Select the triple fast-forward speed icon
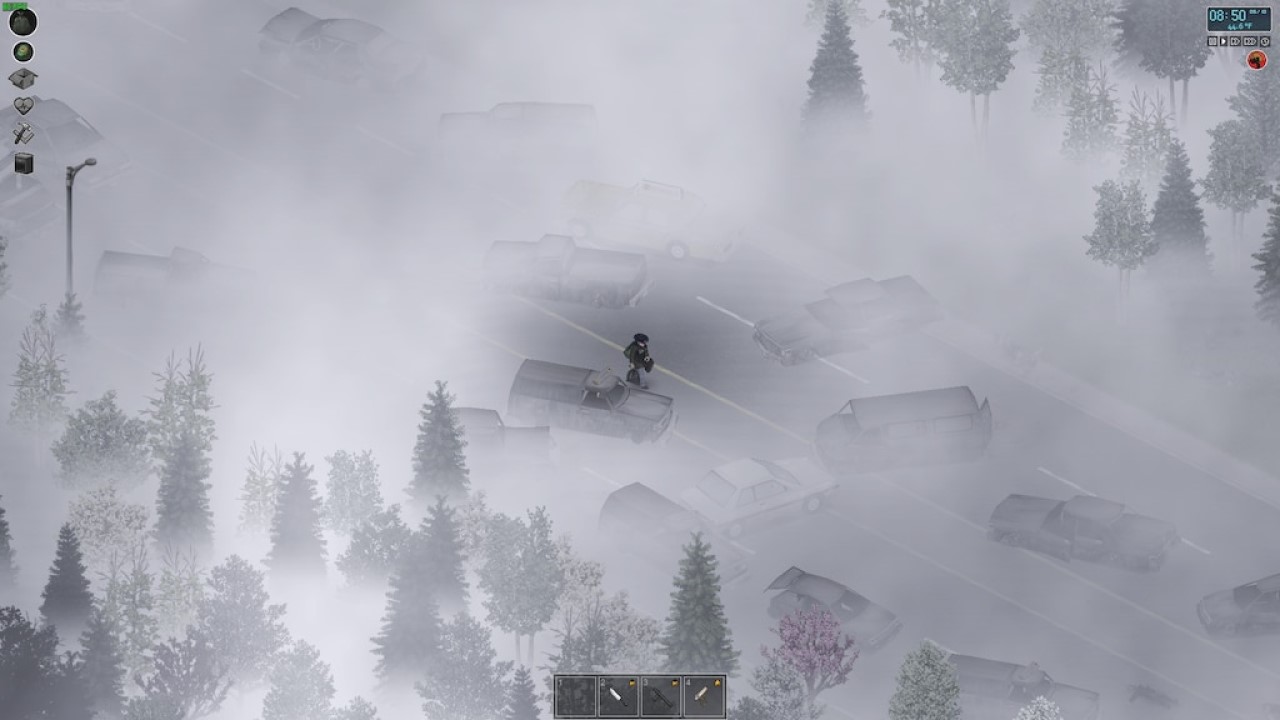The width and height of the screenshot is (1280, 720). pyautogui.click(x=1248, y=41)
